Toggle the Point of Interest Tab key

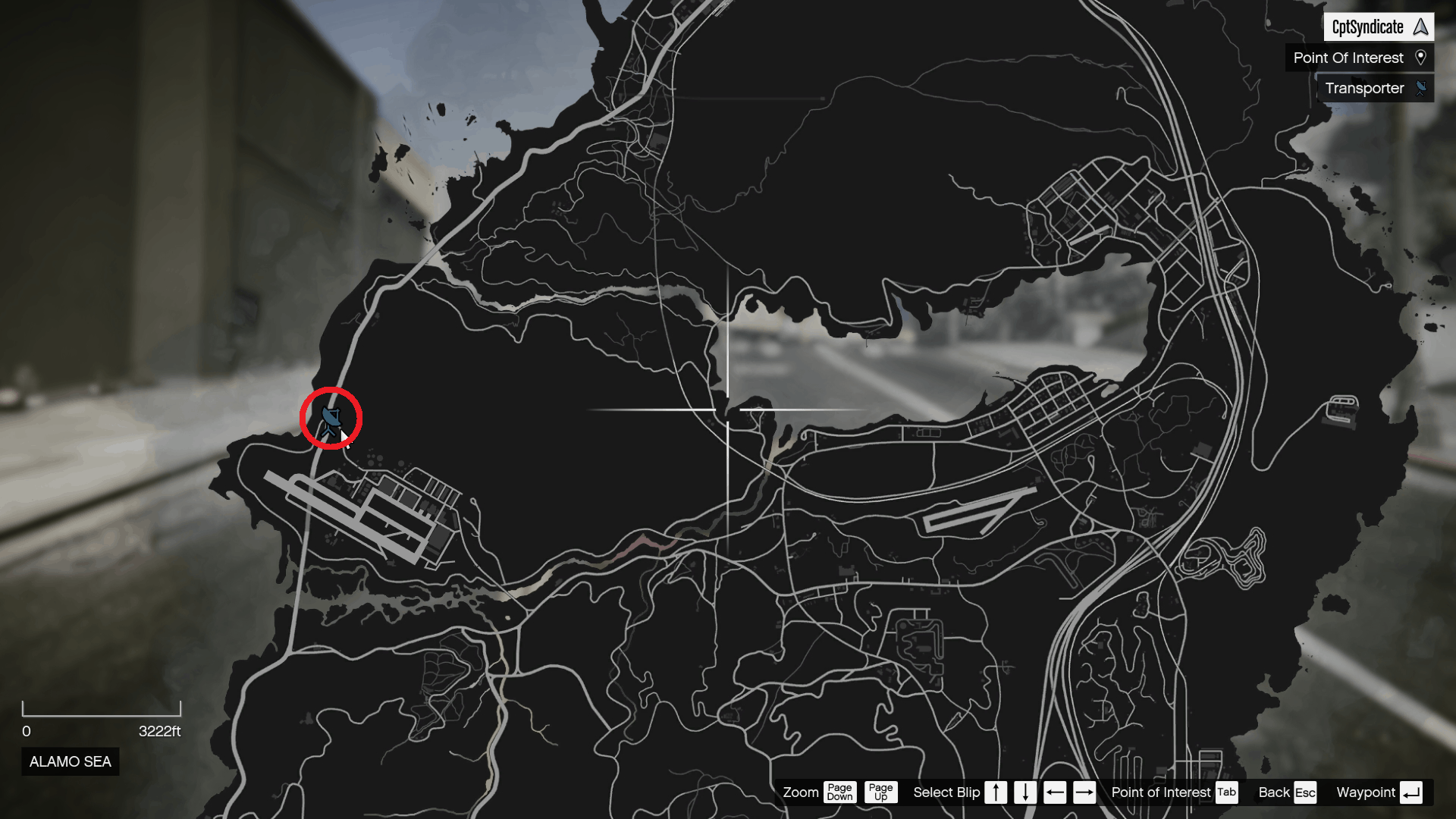click(x=1227, y=792)
